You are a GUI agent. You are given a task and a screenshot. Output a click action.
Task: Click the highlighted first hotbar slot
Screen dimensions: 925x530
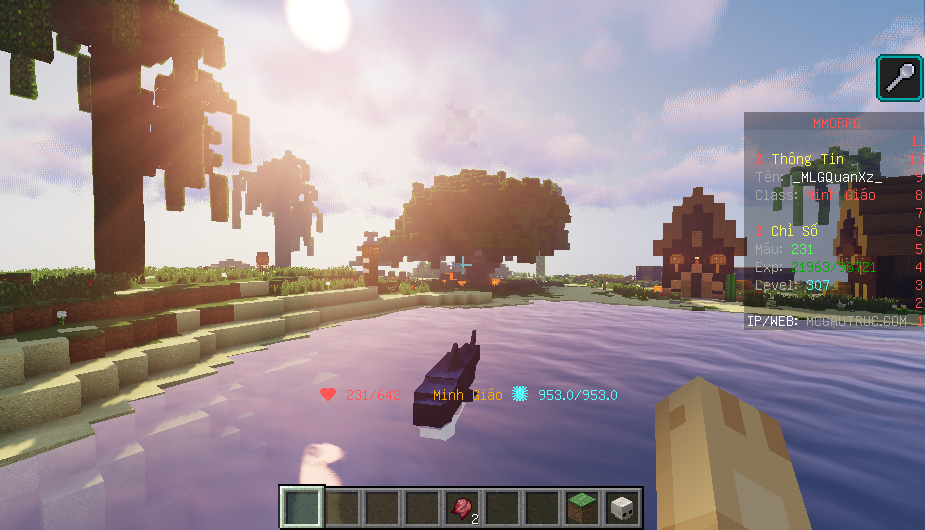302,507
